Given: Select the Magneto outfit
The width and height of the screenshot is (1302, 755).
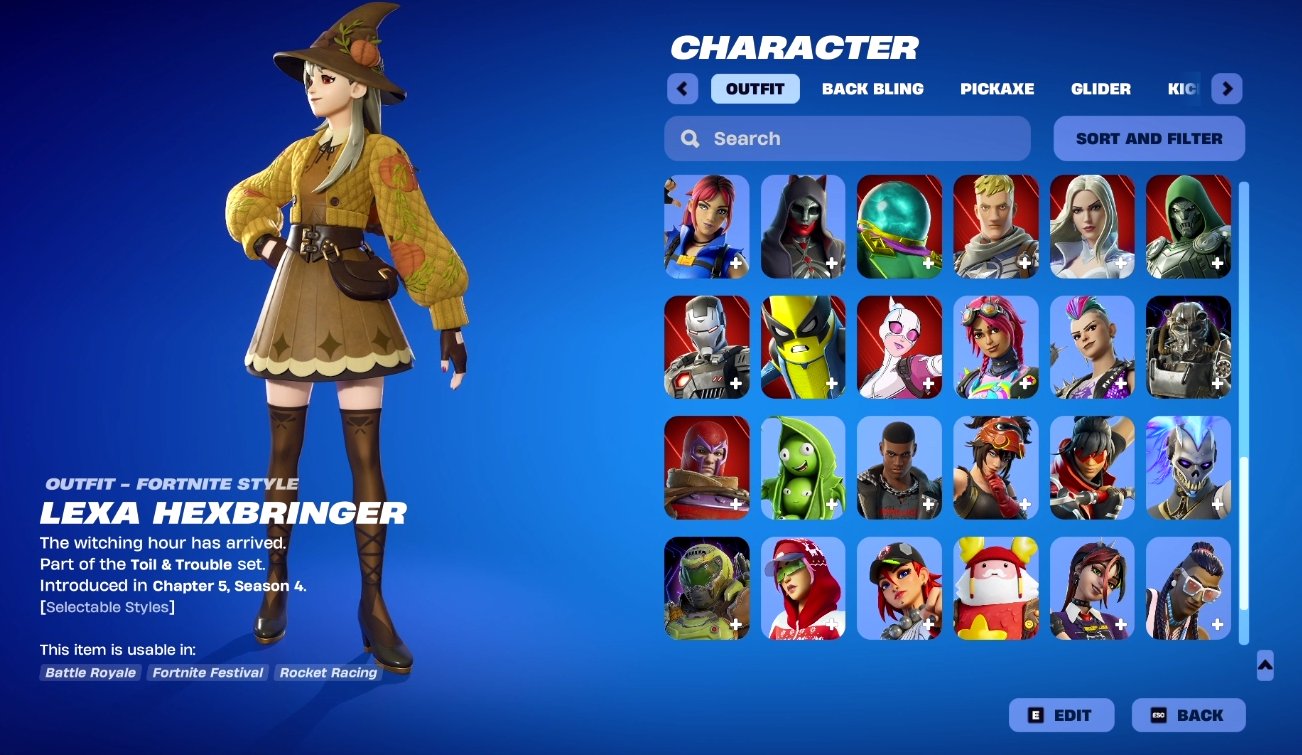Looking at the screenshot, I should click(706, 467).
